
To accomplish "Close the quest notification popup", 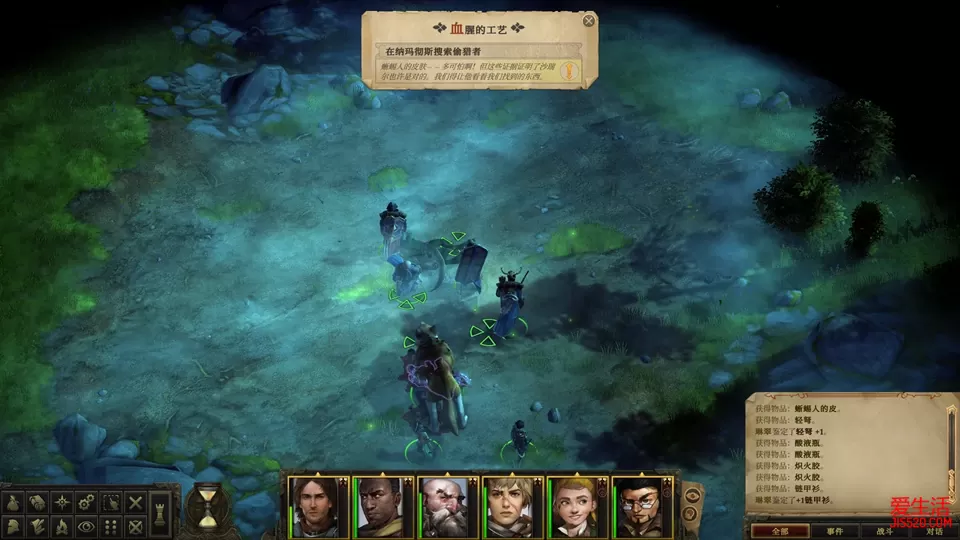I will tap(589, 20).
